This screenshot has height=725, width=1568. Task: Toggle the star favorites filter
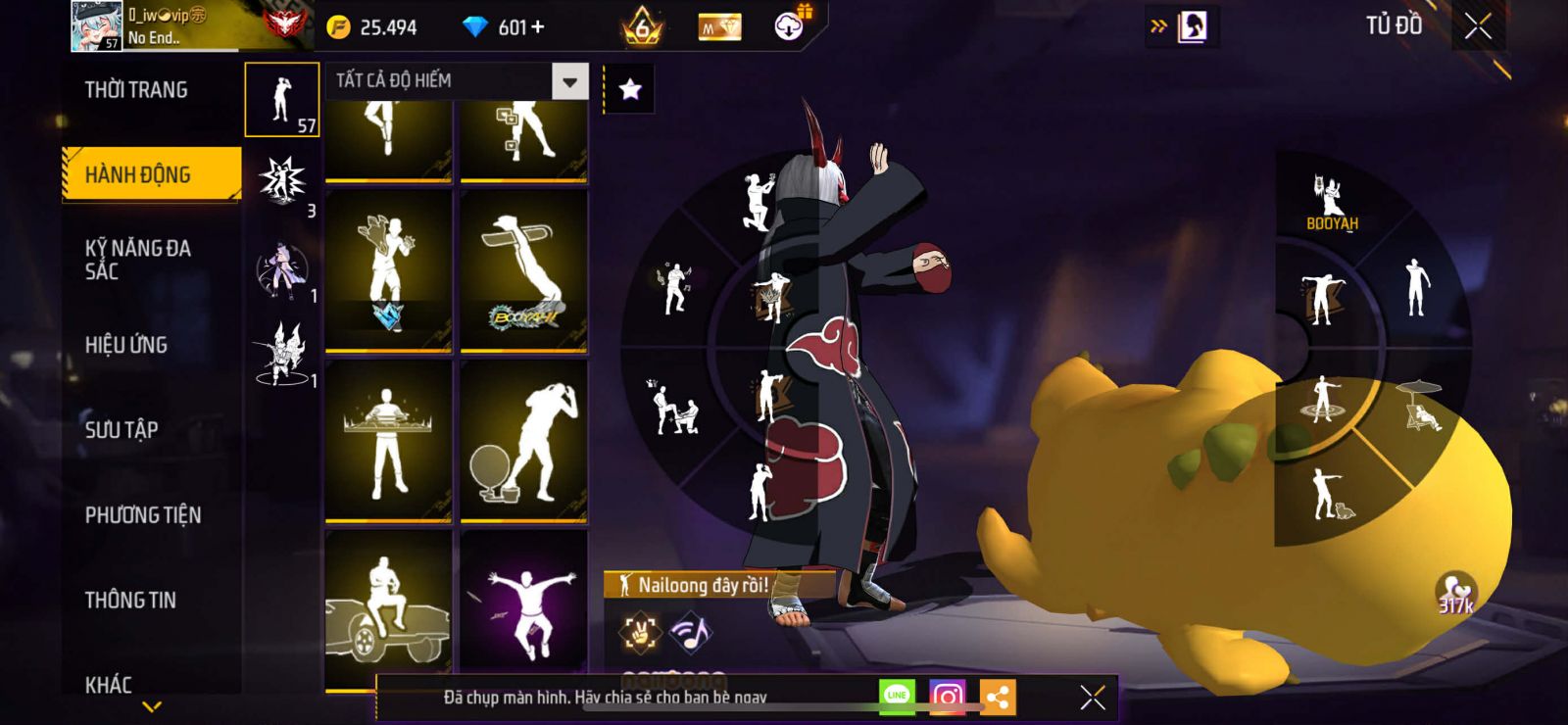pyautogui.click(x=630, y=90)
